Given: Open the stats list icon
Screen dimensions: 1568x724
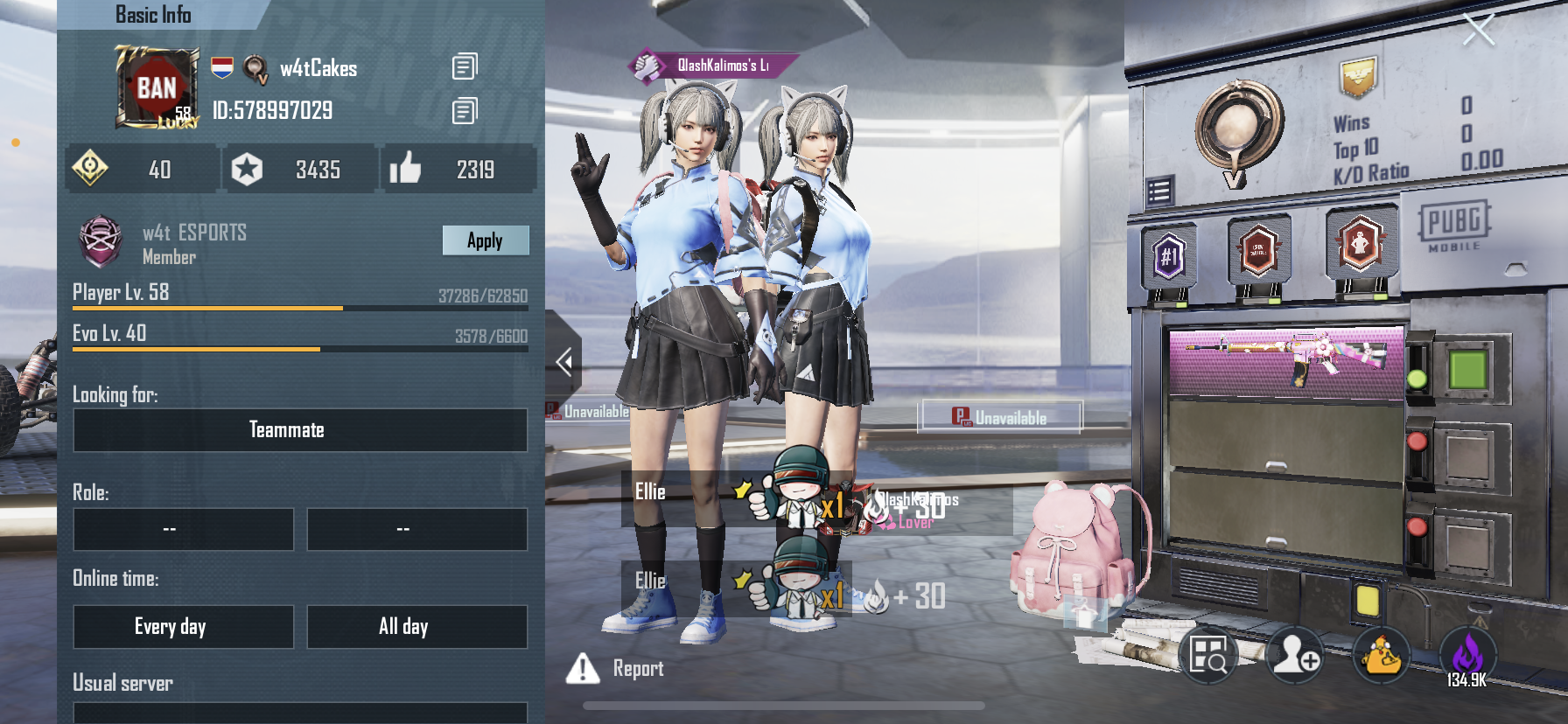Looking at the screenshot, I should coord(1159,191).
